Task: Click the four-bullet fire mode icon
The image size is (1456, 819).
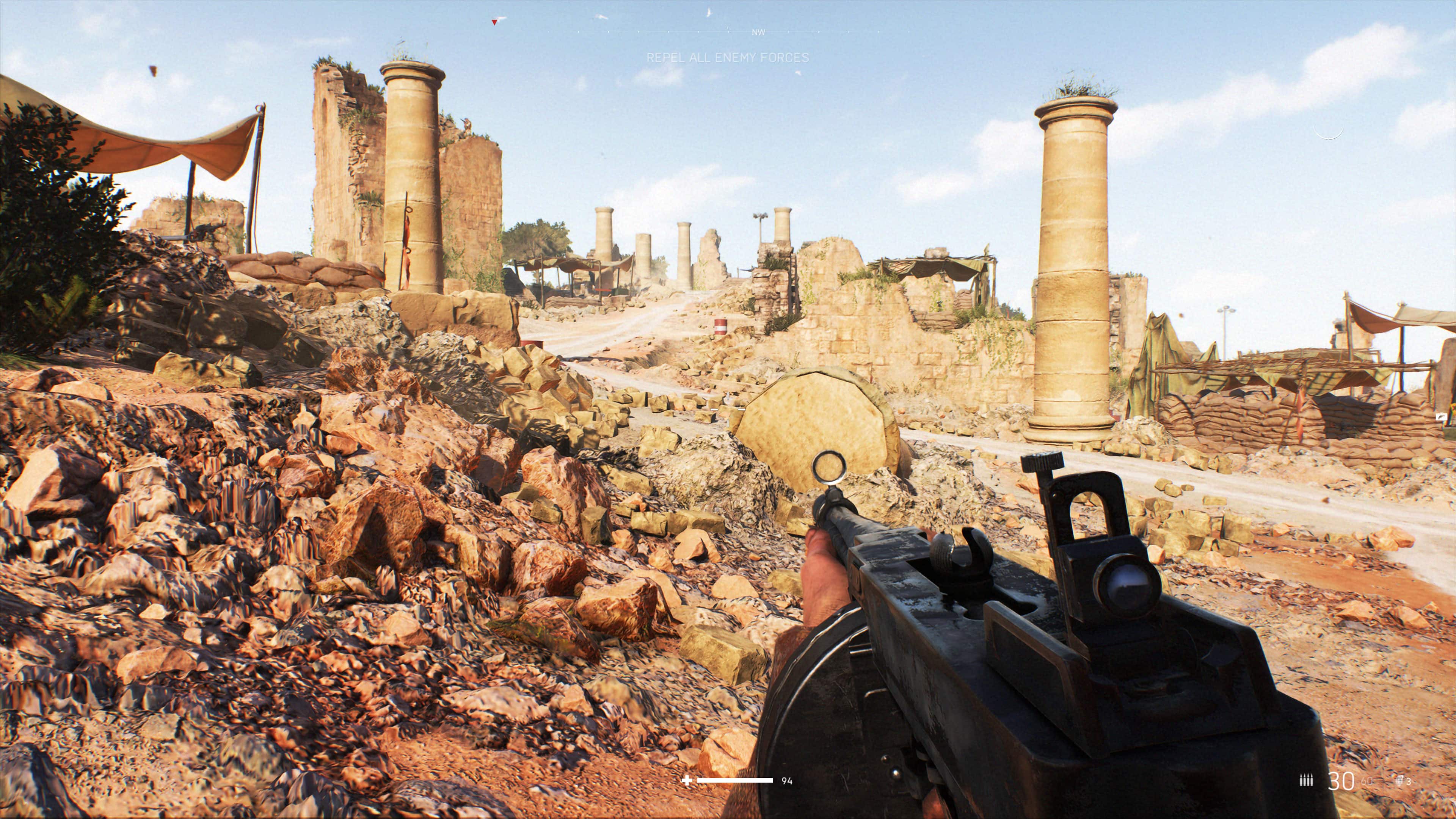Action: click(x=1305, y=781)
